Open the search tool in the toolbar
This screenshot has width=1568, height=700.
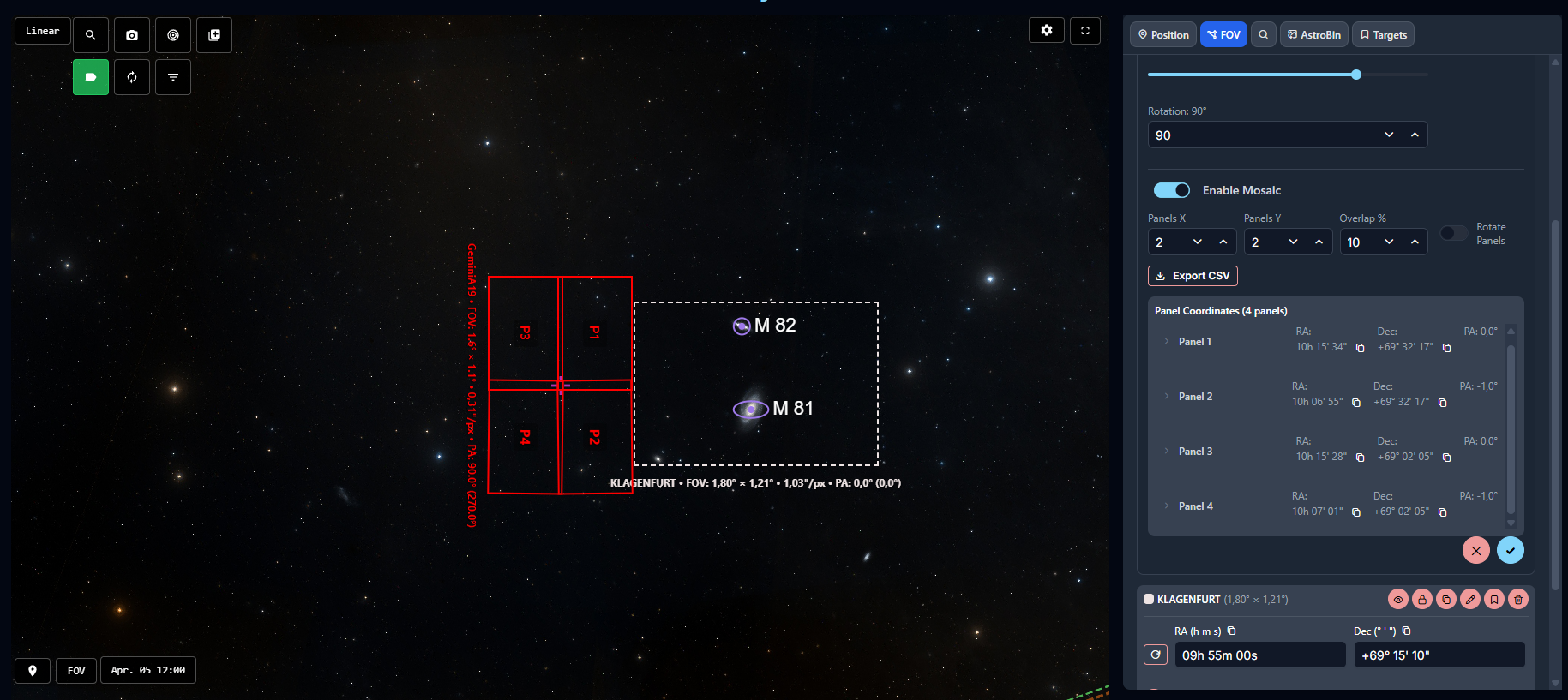[90, 35]
